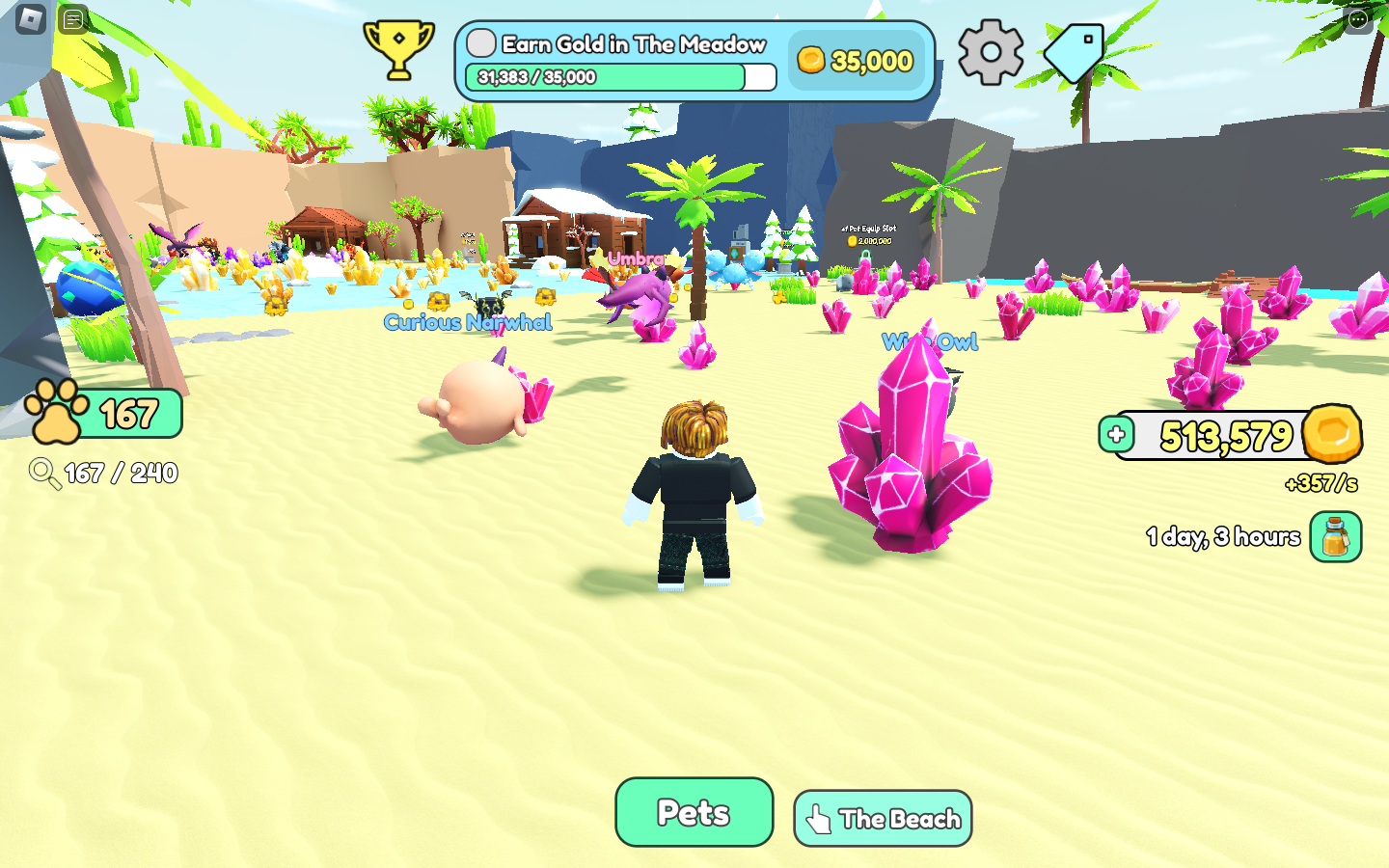This screenshot has height=868, width=1389.
Task: Open the potion boost icon
Action: 1334,536
